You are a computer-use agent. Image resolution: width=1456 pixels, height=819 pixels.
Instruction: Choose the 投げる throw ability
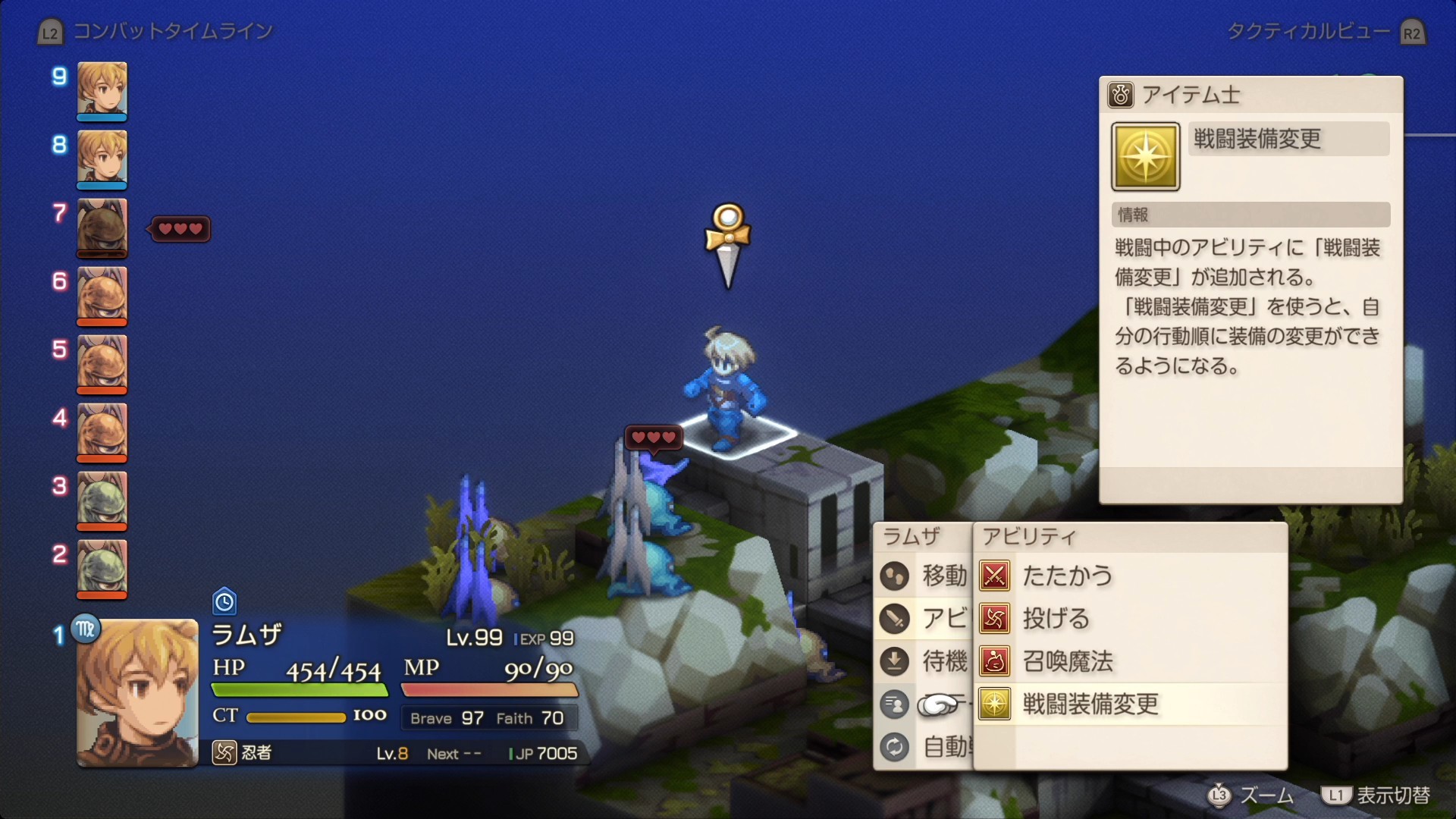click(x=1056, y=619)
